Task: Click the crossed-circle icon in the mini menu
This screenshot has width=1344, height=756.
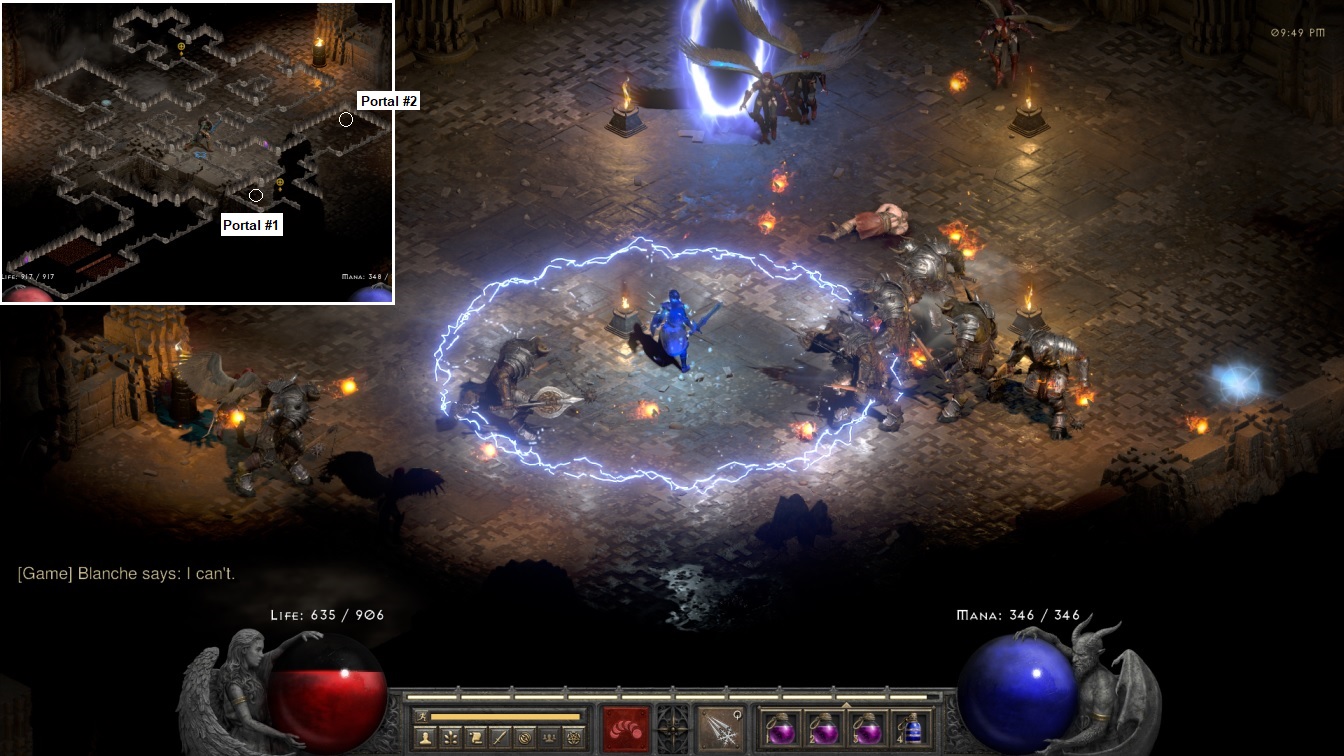Action: 526,737
